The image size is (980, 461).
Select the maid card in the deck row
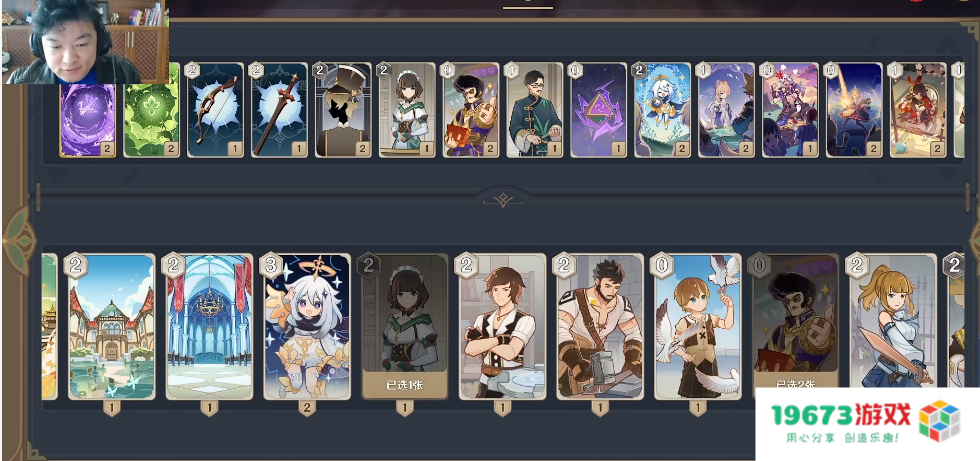pyautogui.click(x=407, y=110)
